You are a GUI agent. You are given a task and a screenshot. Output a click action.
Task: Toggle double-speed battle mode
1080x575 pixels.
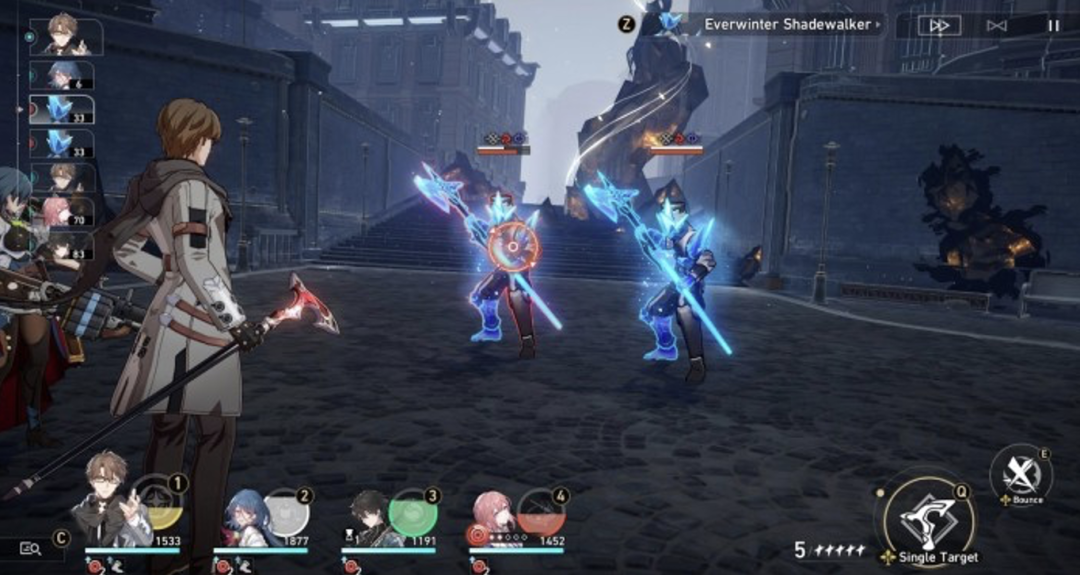tap(939, 25)
